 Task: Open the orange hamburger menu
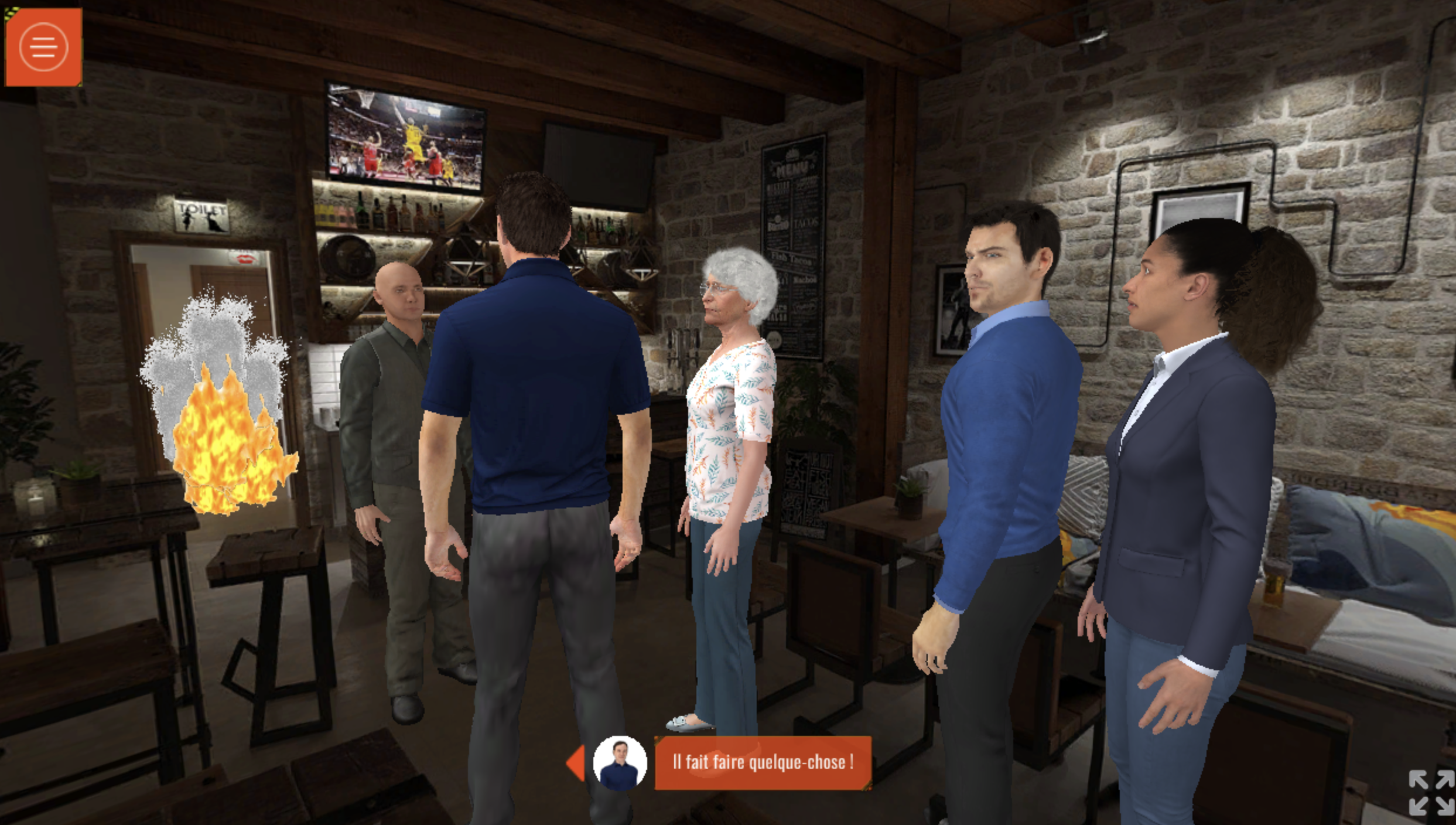tap(43, 47)
